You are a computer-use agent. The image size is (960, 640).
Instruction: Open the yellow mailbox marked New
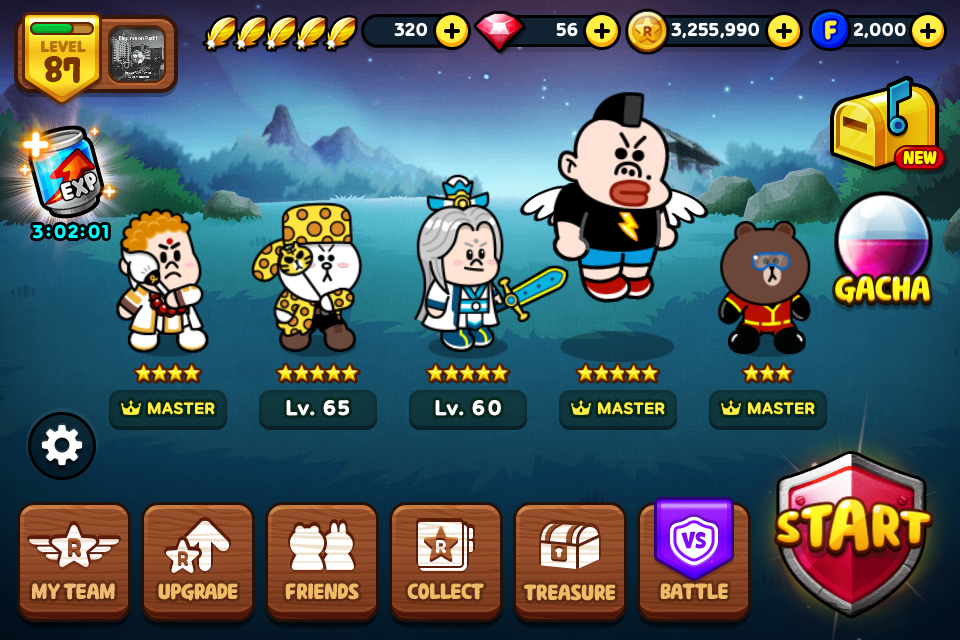pos(884,127)
